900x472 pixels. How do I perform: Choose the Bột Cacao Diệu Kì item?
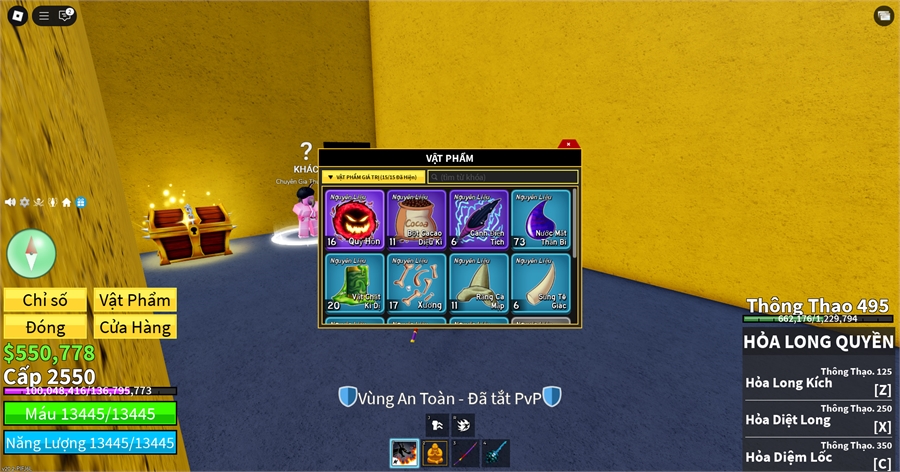(416, 219)
